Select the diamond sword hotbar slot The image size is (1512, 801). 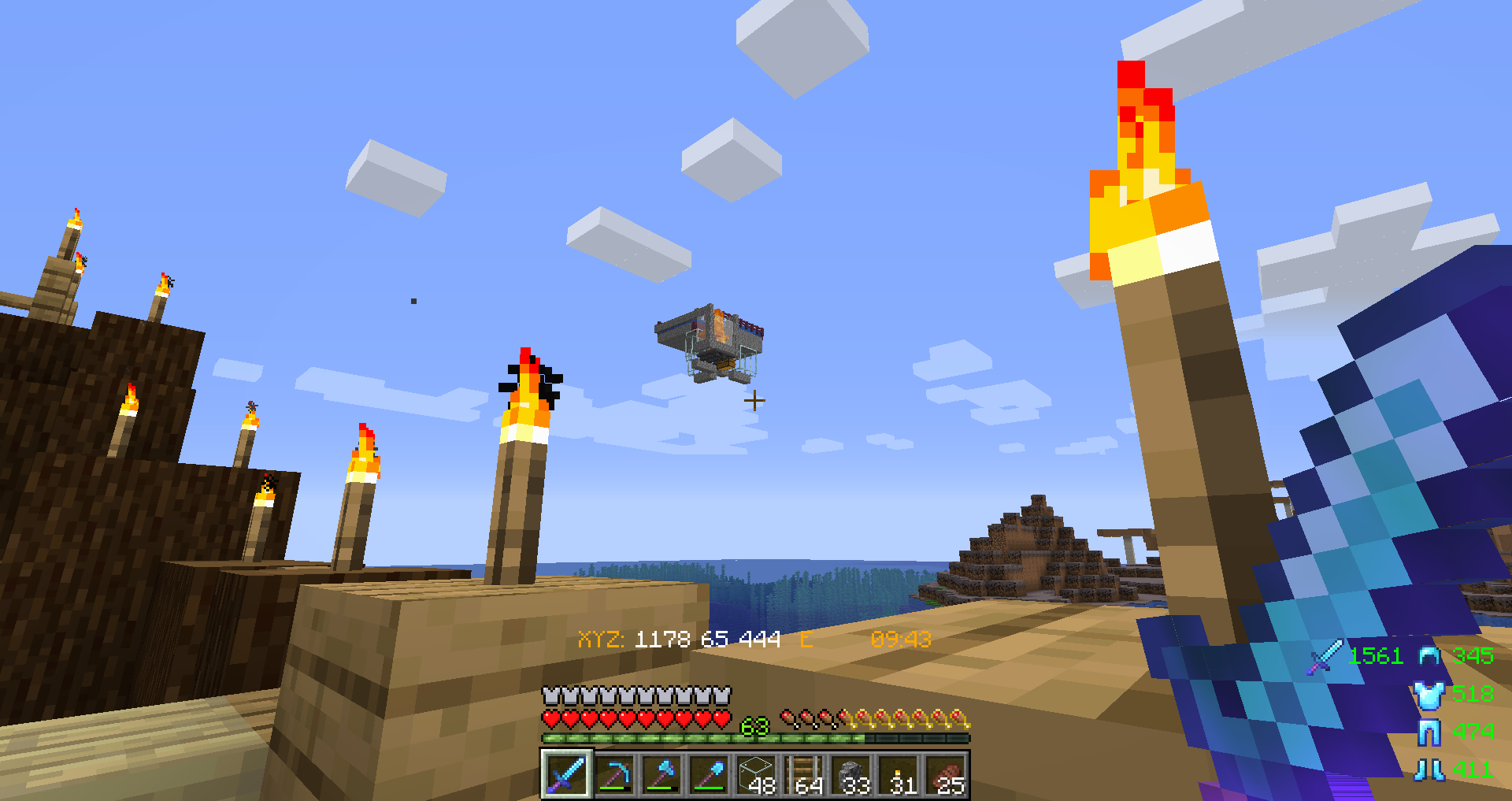(566, 774)
